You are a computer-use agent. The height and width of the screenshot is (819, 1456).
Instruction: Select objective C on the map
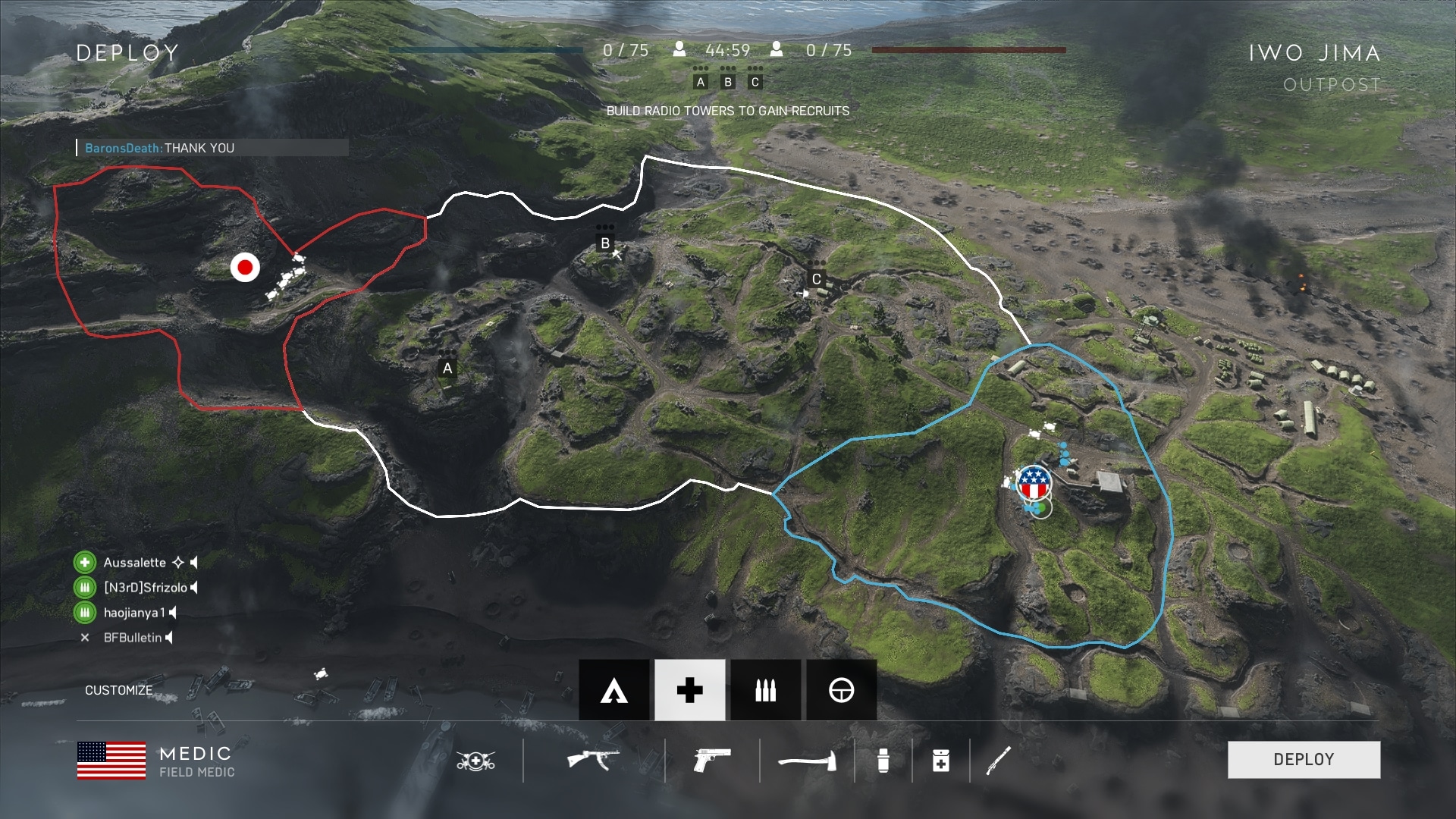click(x=816, y=279)
